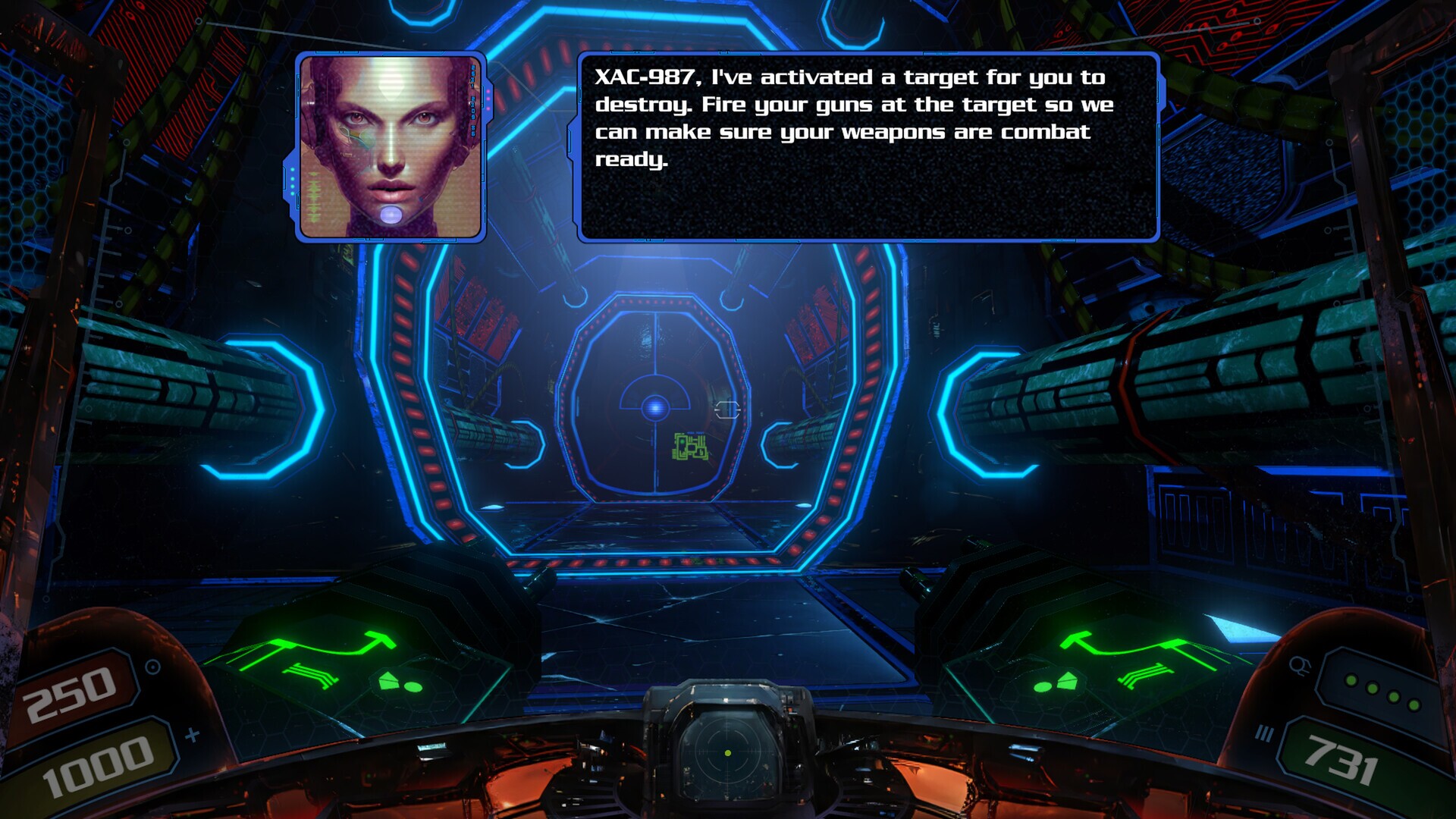Click the small circle icon above the 250 counter
Image resolution: width=1456 pixels, height=819 pixels.
[x=152, y=666]
